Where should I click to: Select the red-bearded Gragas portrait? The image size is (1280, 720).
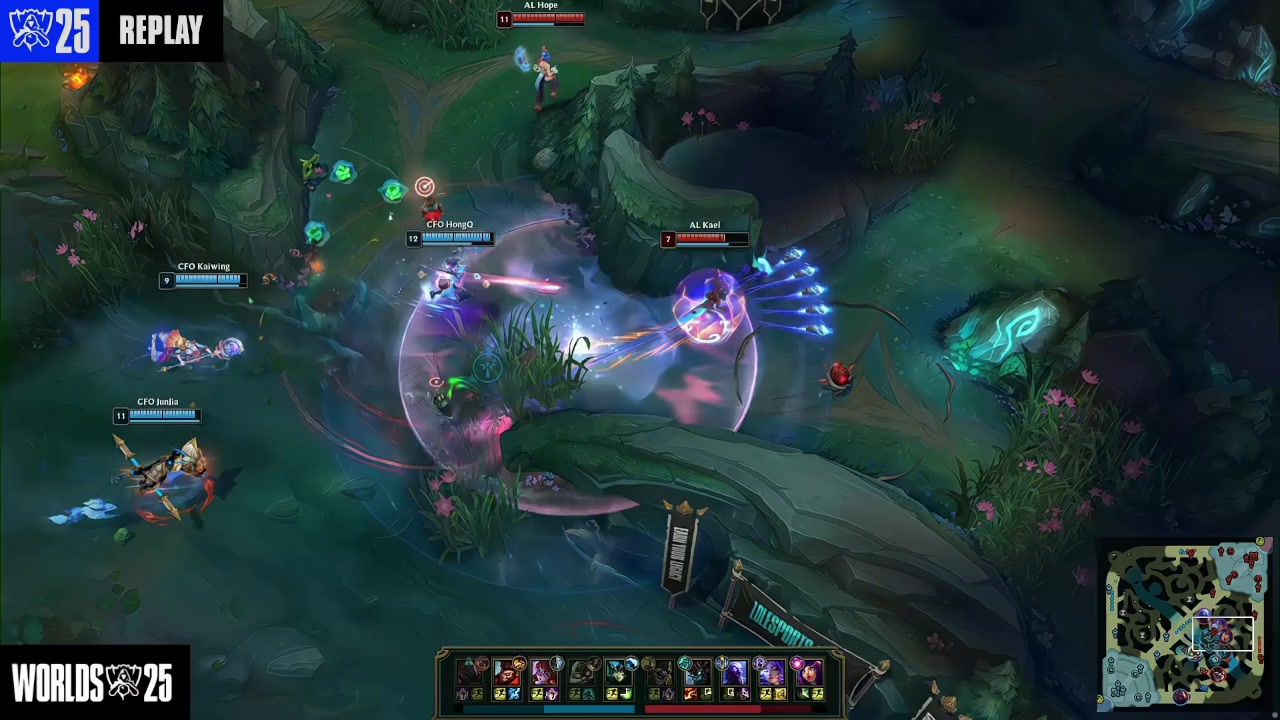(x=507, y=673)
